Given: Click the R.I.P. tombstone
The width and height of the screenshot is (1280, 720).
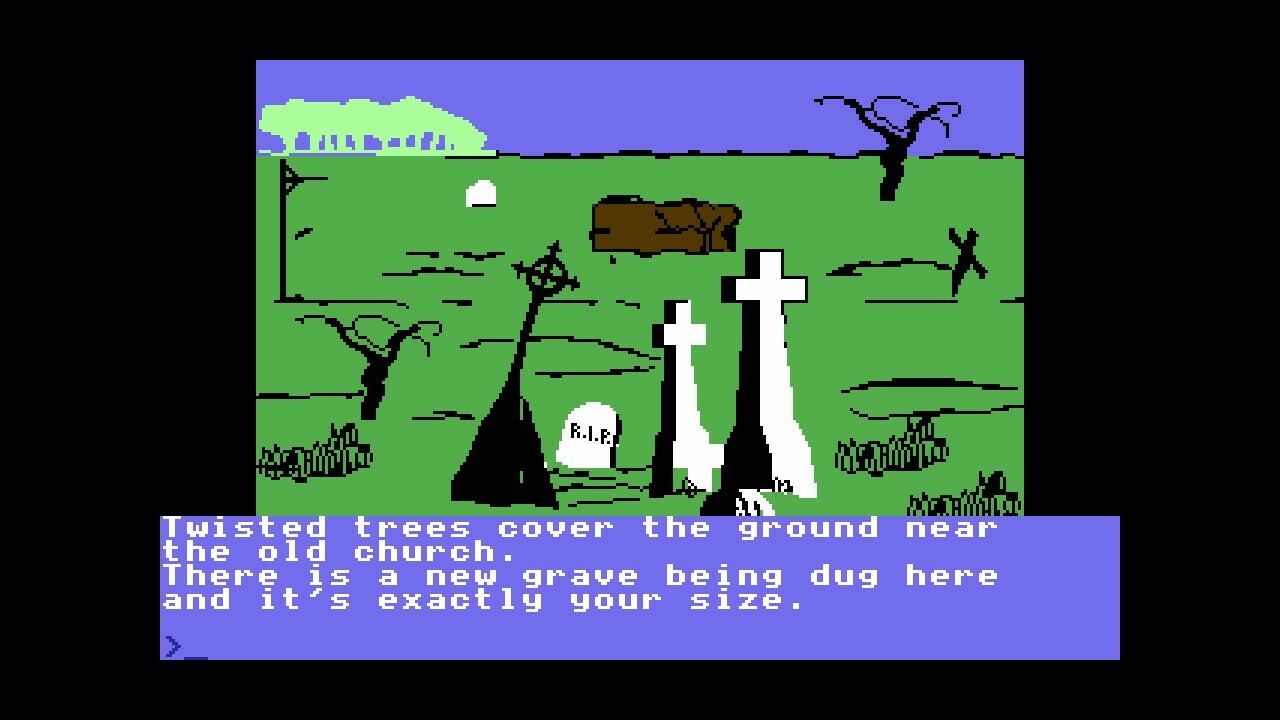Looking at the screenshot, I should 588,435.
